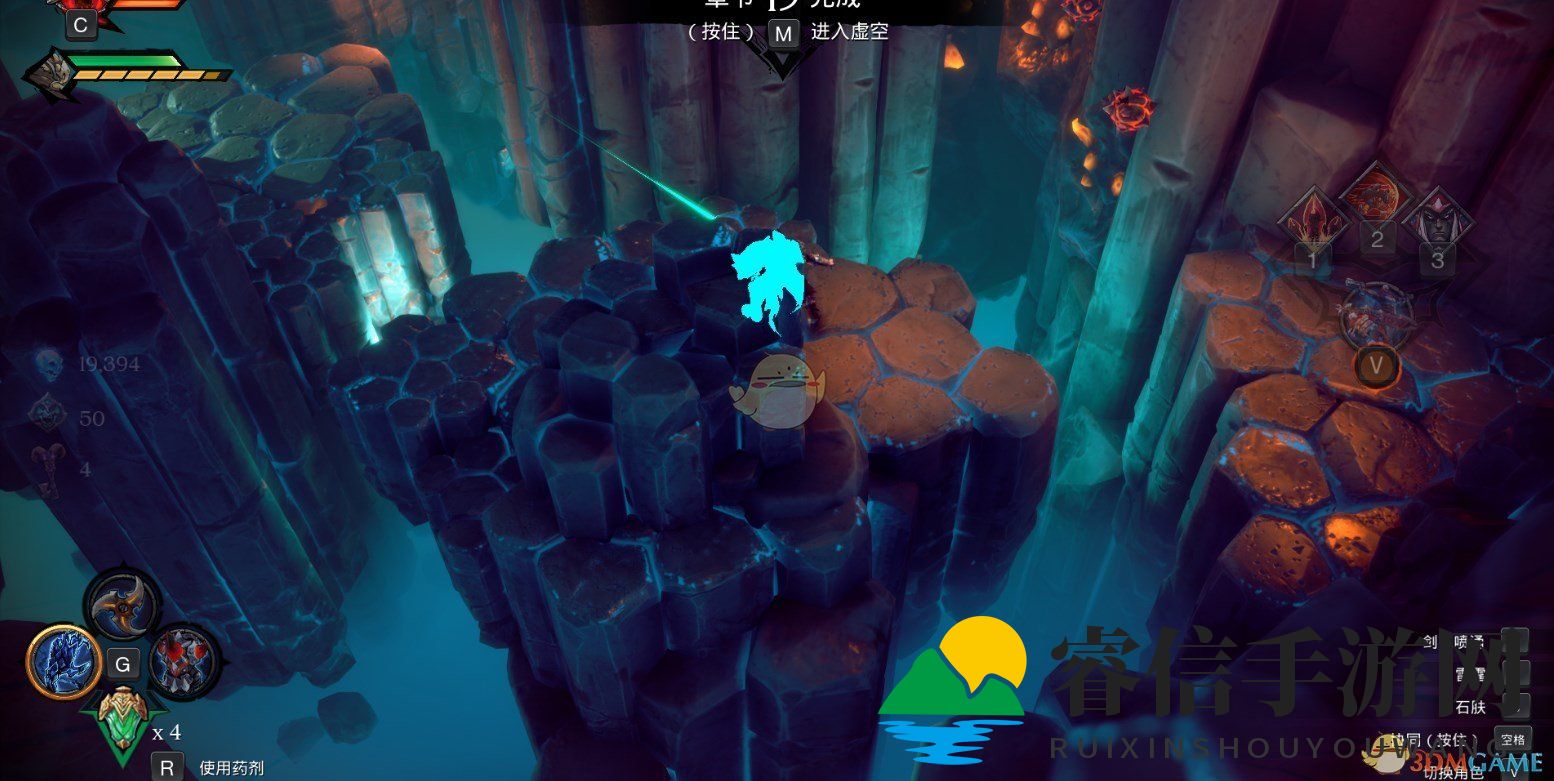Trigger the flaming blades skill icon
Viewport: 1554px width, 781px height.
click(1310, 221)
